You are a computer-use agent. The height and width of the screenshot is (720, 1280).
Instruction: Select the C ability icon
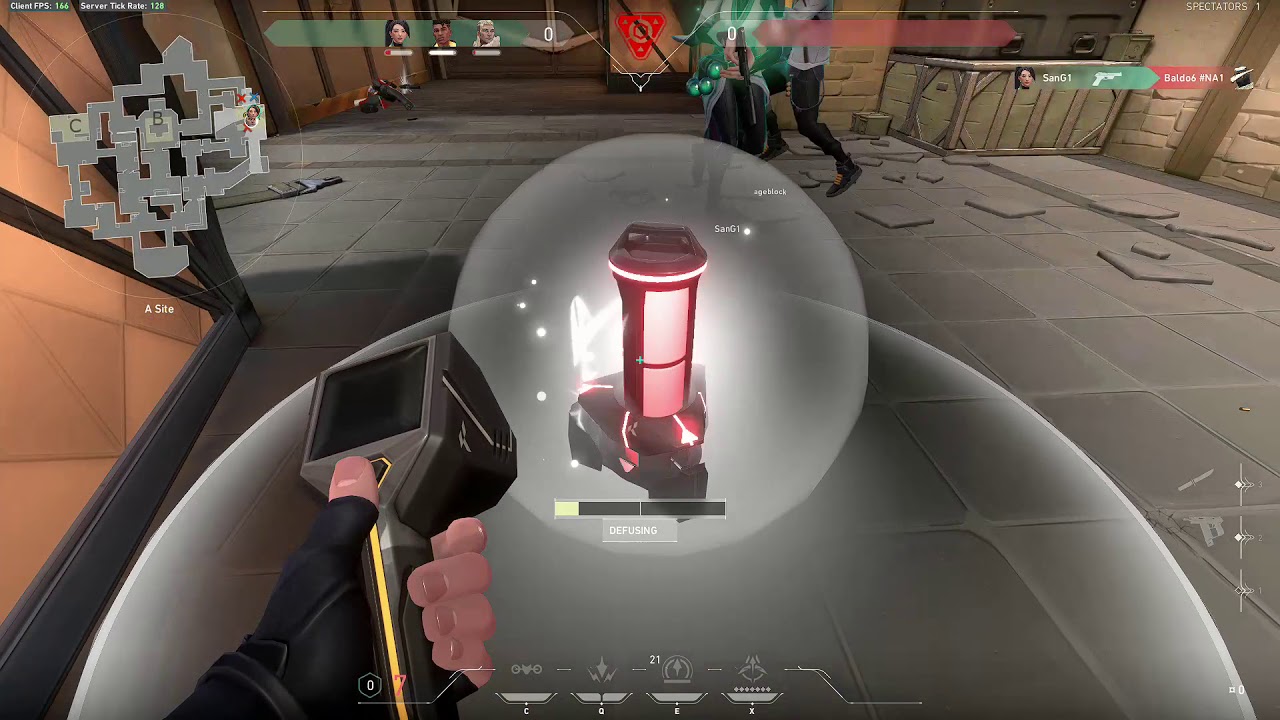[526, 670]
